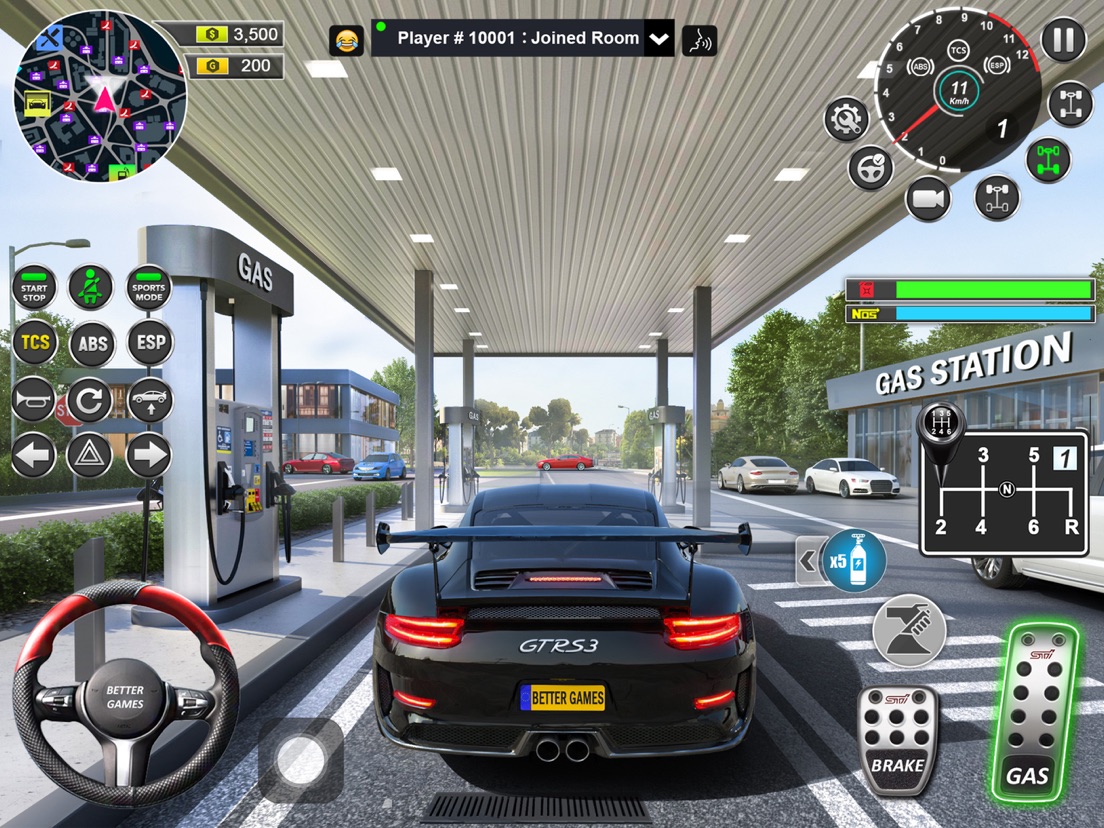Switch the camera view
The height and width of the screenshot is (828, 1104).
click(x=928, y=199)
